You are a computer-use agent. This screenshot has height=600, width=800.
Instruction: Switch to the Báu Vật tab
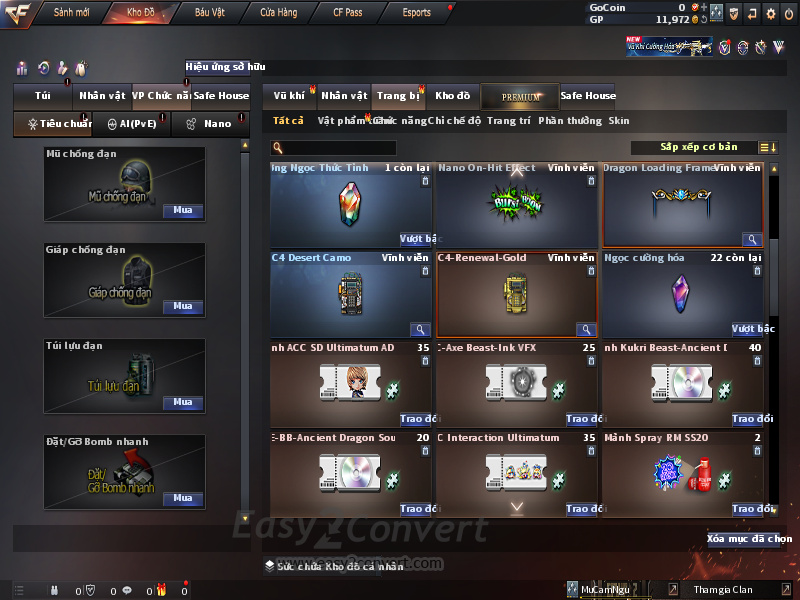[209, 13]
